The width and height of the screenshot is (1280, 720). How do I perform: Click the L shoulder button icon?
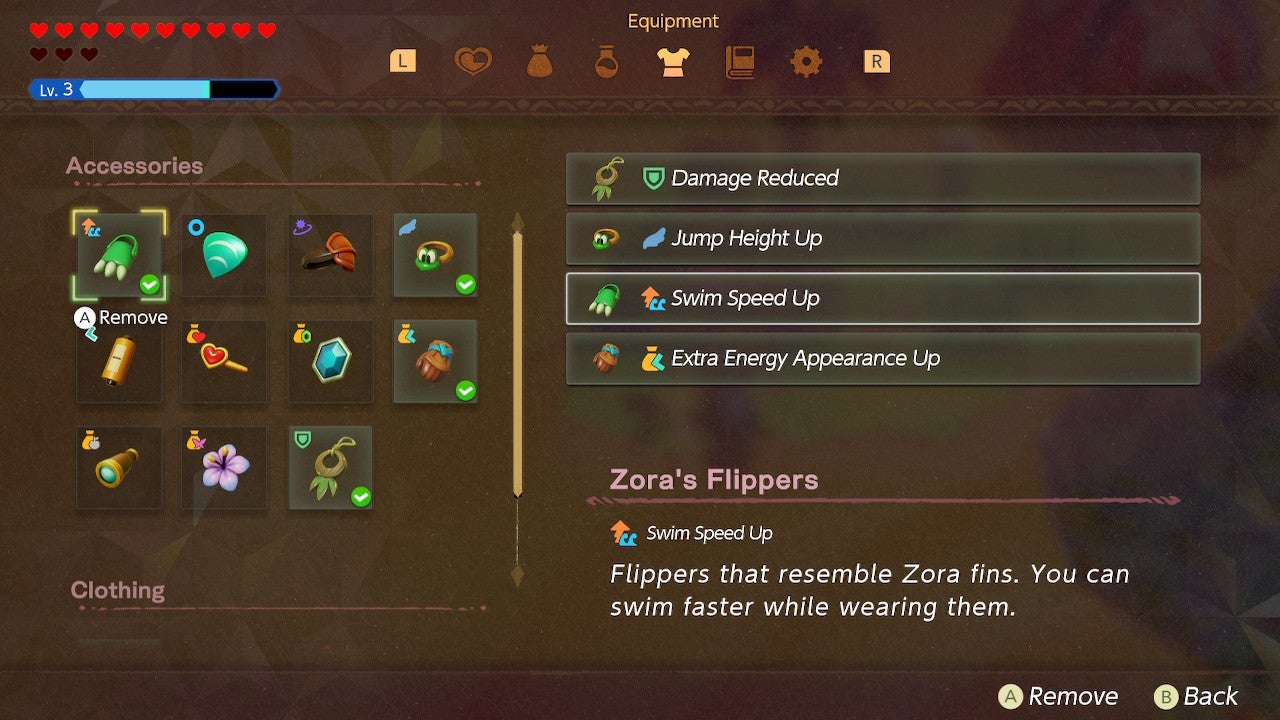tap(402, 61)
